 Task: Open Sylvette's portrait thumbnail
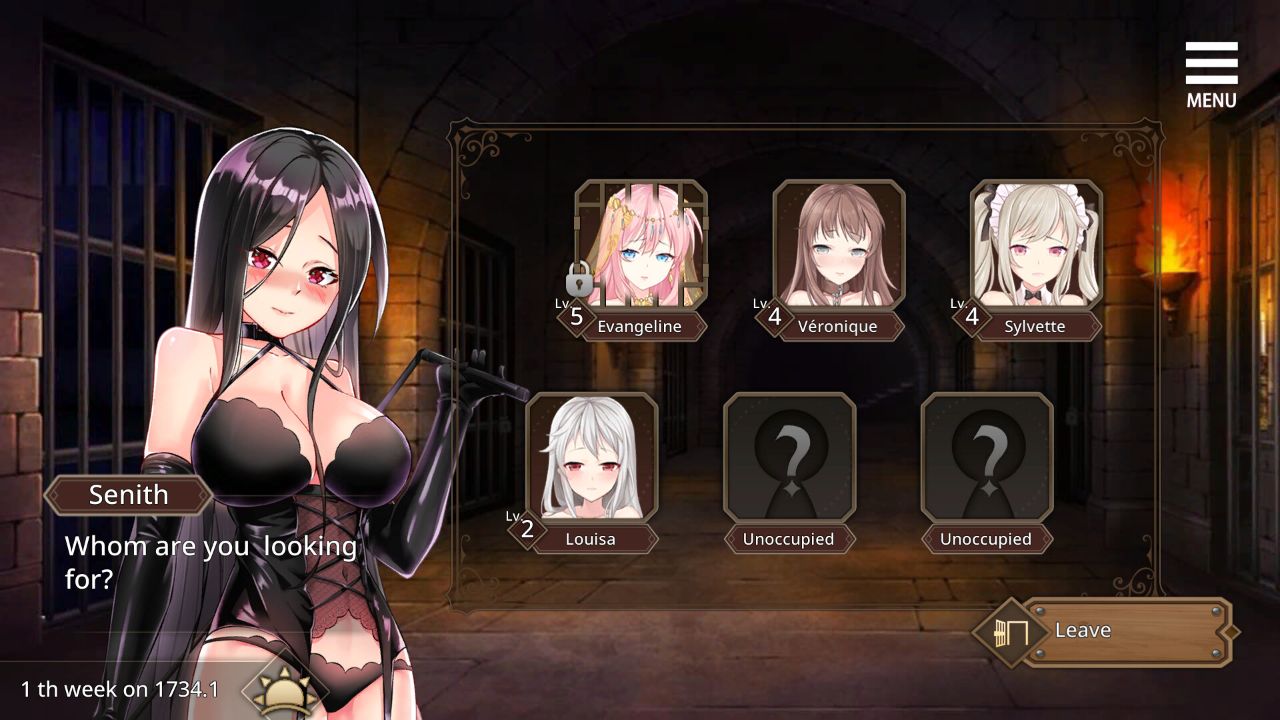1035,240
